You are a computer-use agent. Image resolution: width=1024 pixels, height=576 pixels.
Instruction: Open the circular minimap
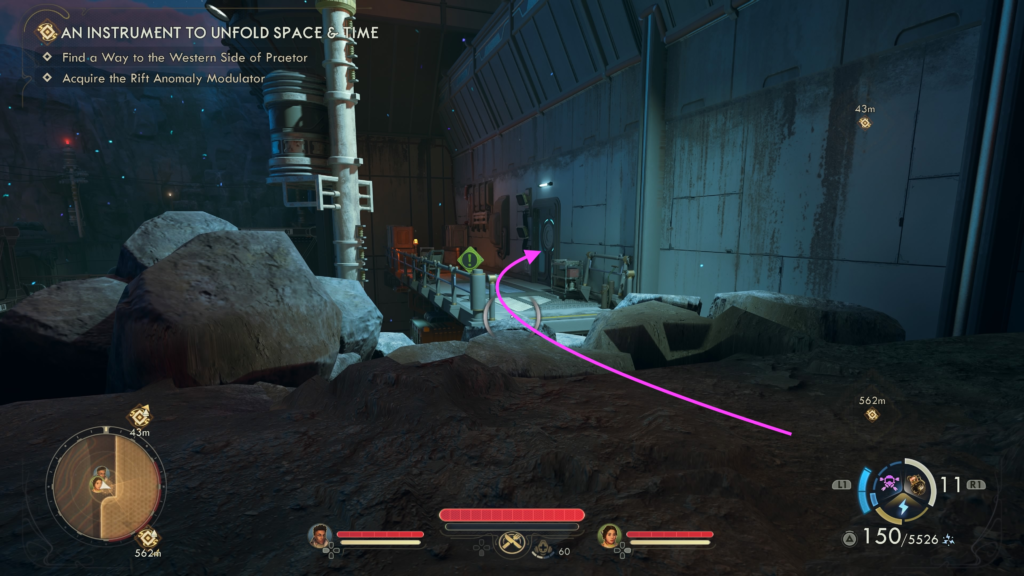pyautogui.click(x=104, y=481)
